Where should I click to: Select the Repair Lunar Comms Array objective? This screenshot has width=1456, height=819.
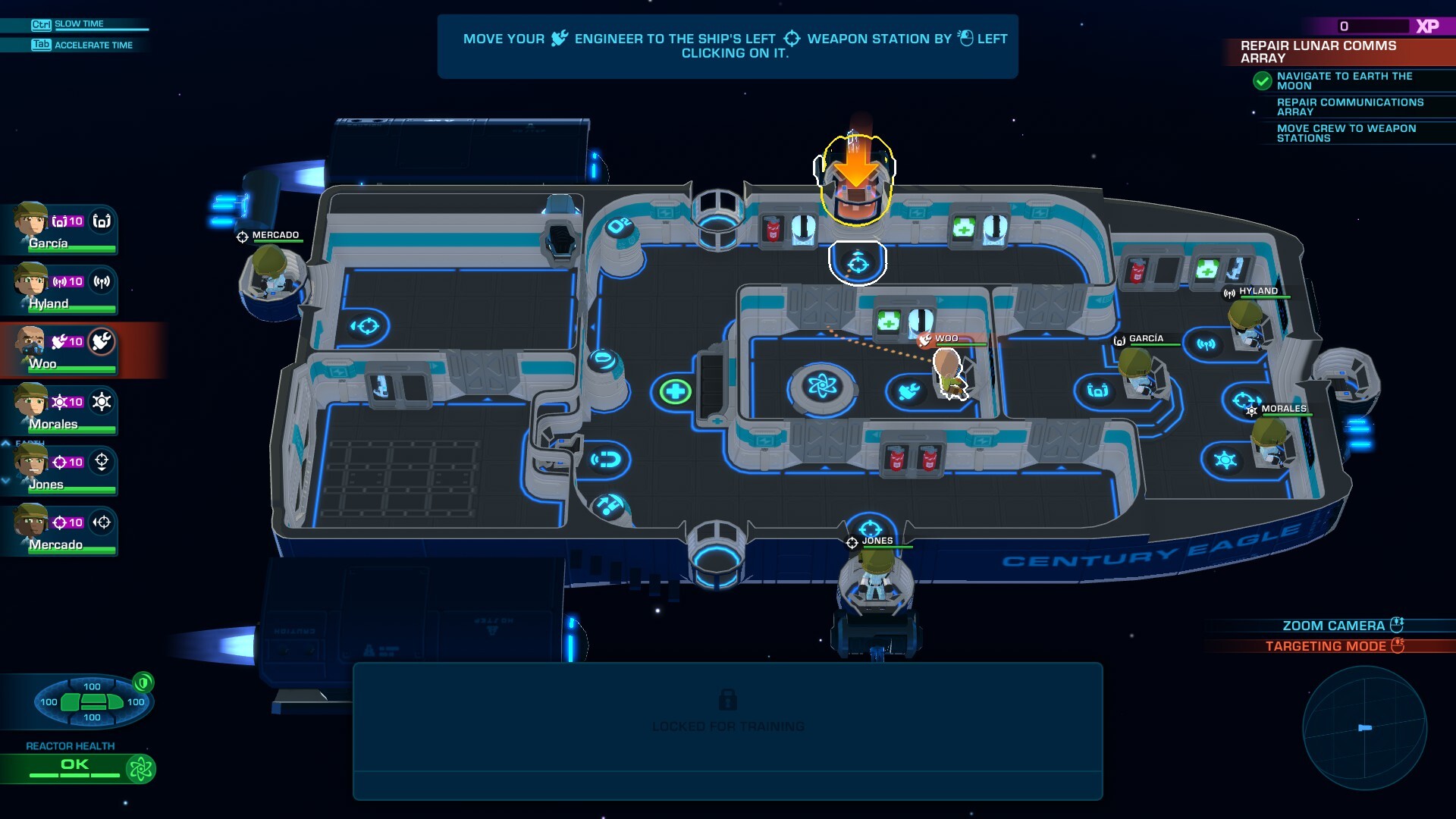[1318, 52]
